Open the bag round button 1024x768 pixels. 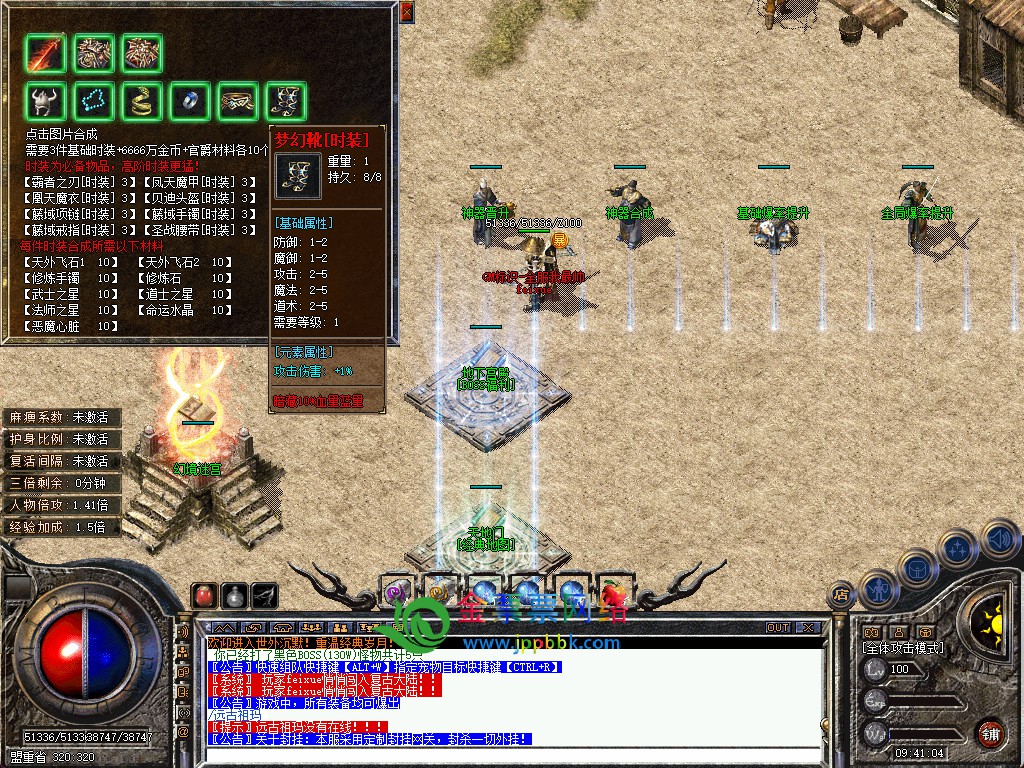[917, 569]
